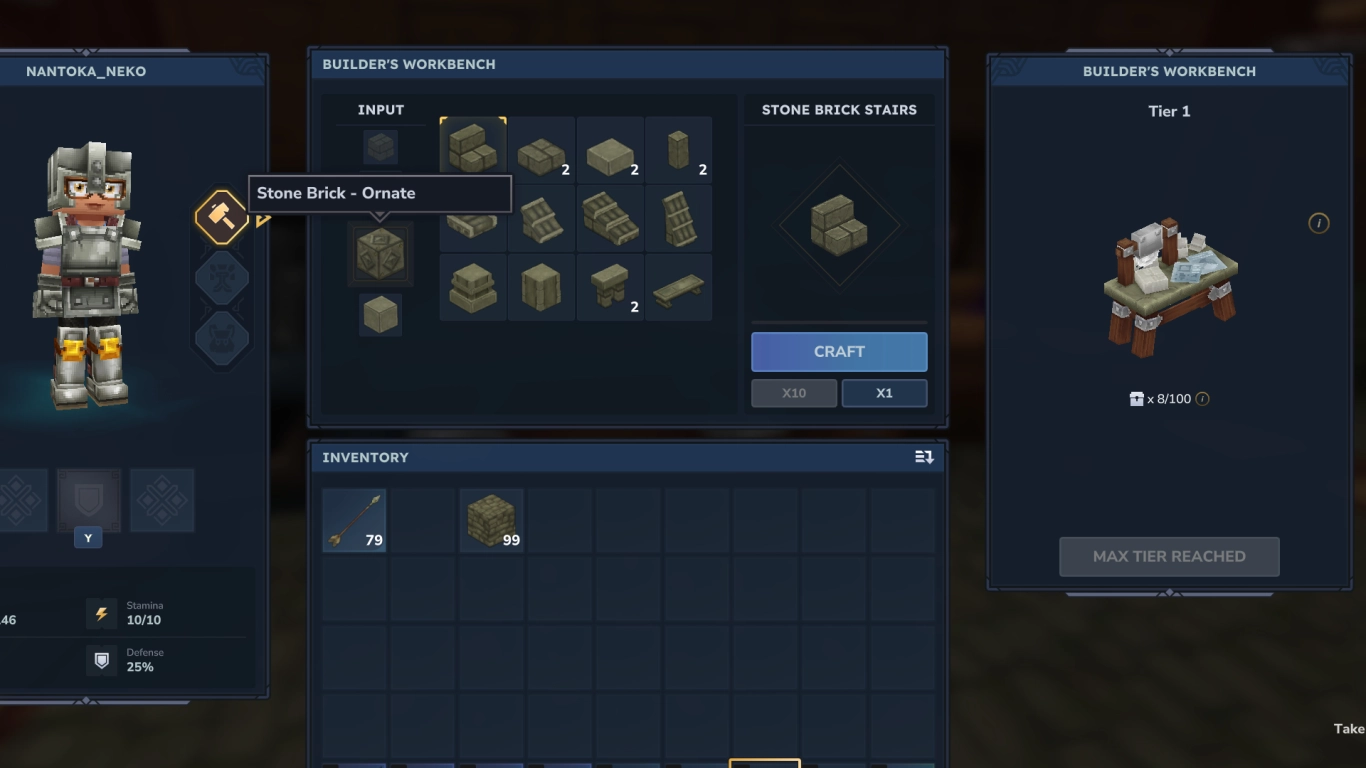
Task: Click the info icon next to the workbench image
Action: 1320,224
